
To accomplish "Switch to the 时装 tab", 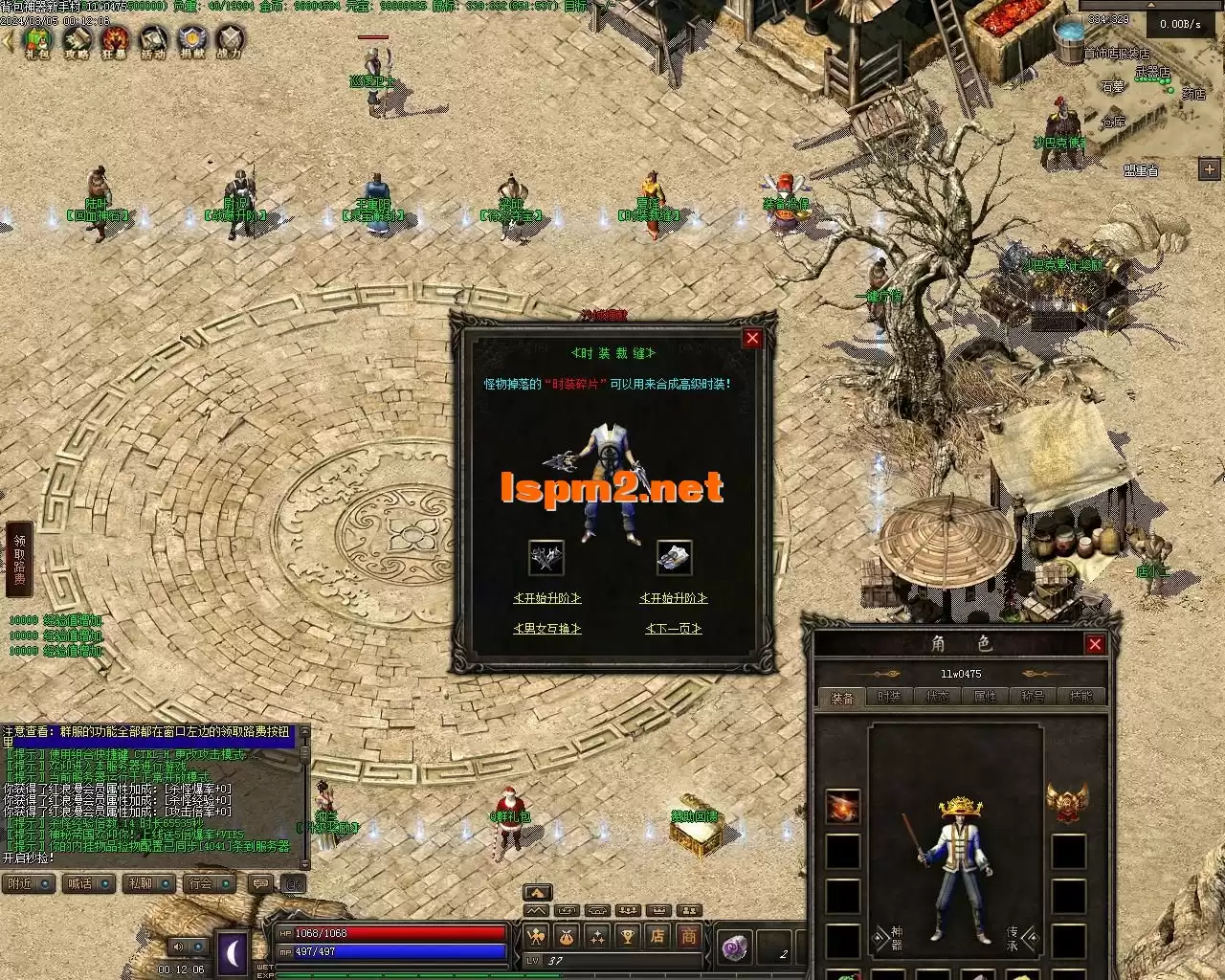I will [889, 697].
